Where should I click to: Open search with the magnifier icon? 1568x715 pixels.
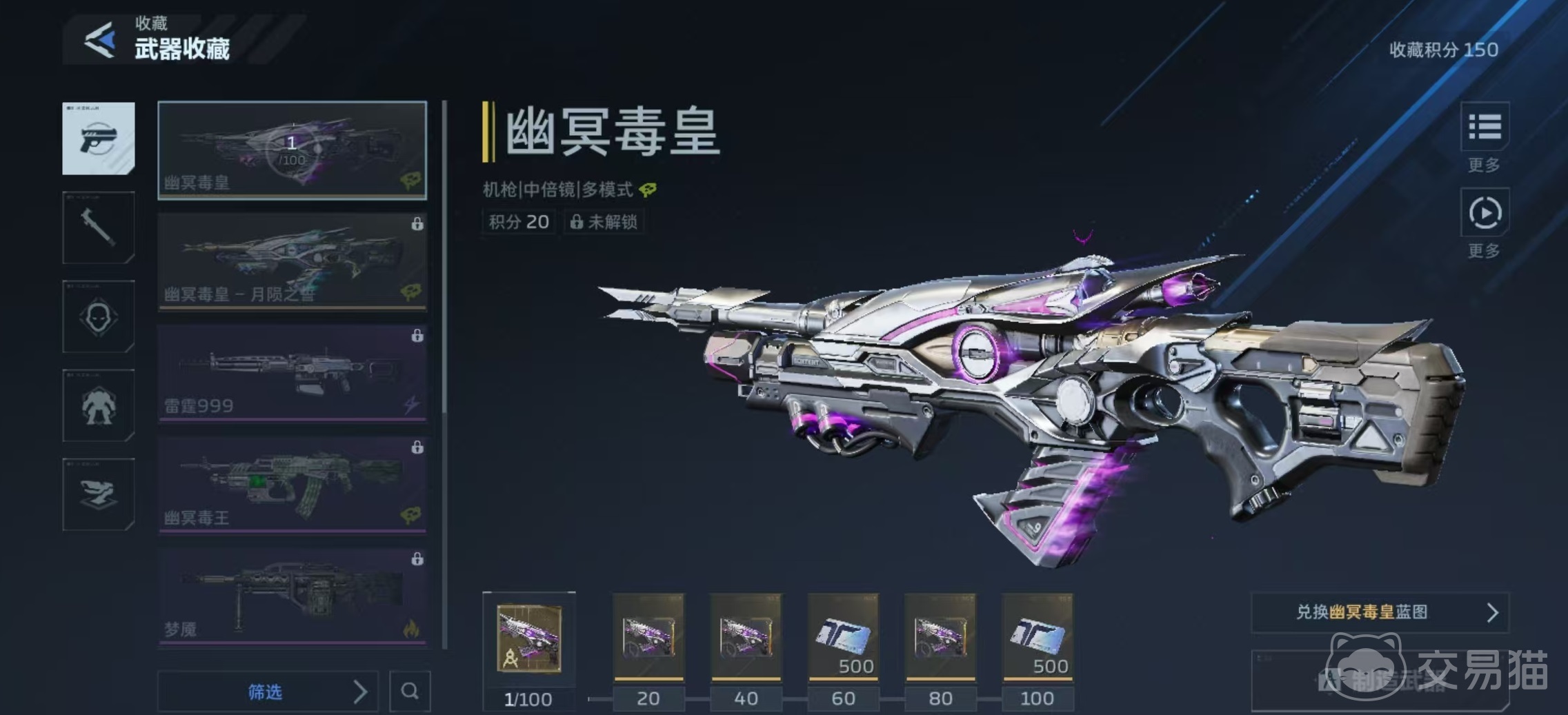[x=410, y=691]
